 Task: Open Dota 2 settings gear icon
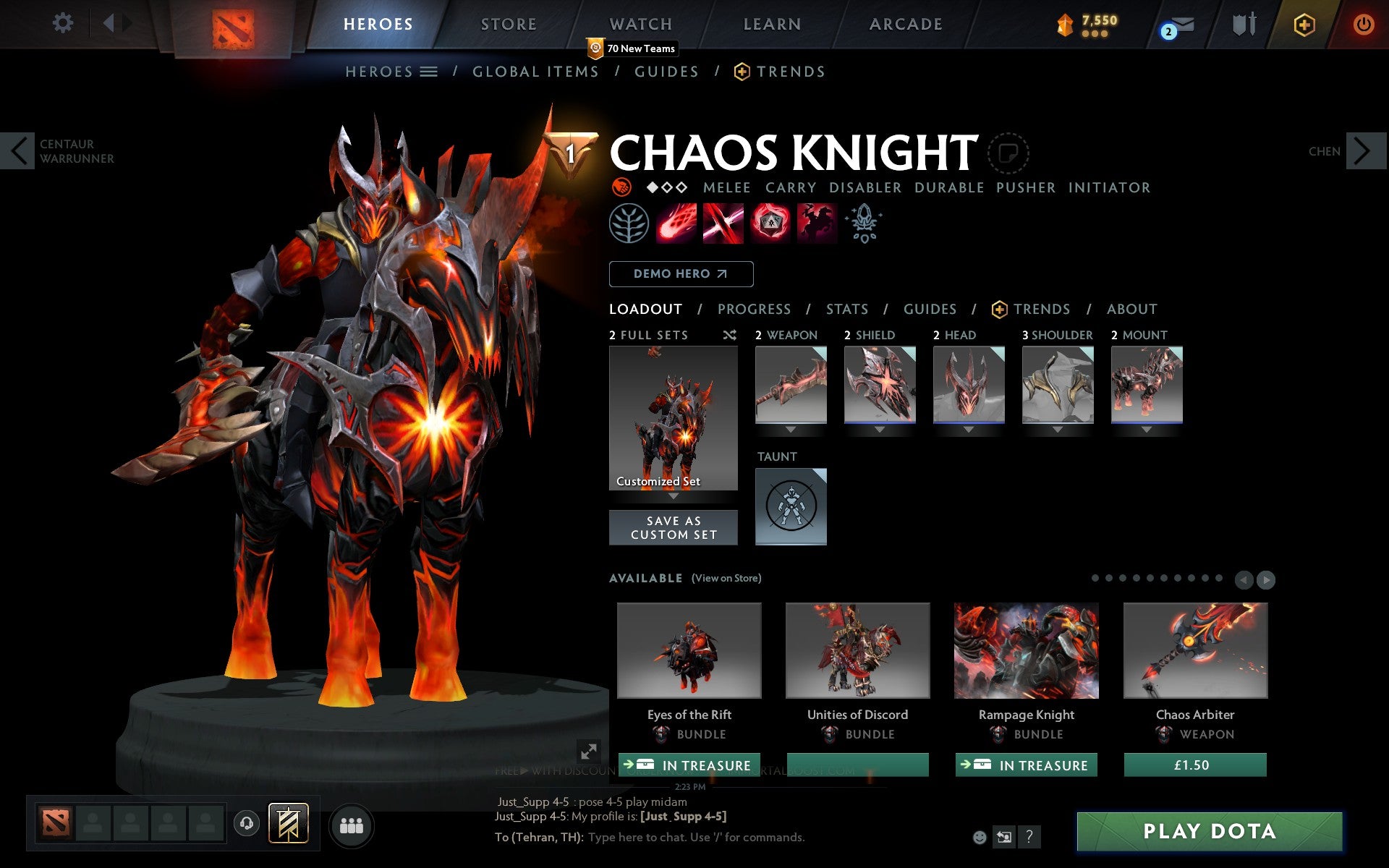pyautogui.click(x=64, y=22)
